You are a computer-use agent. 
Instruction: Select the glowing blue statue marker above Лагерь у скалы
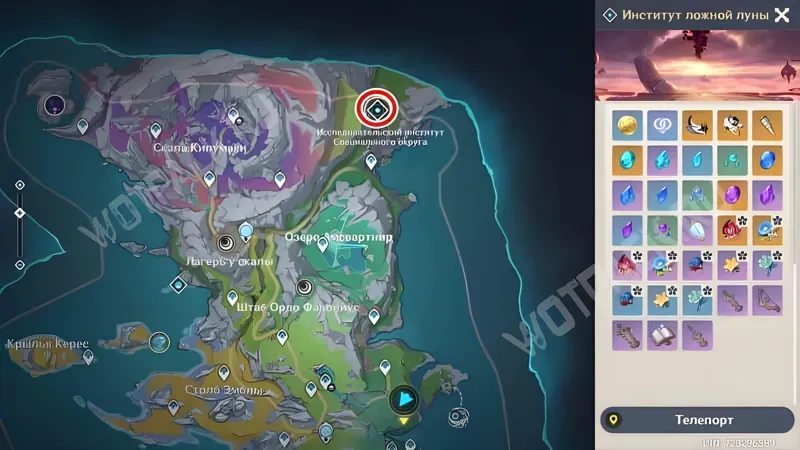(x=246, y=231)
